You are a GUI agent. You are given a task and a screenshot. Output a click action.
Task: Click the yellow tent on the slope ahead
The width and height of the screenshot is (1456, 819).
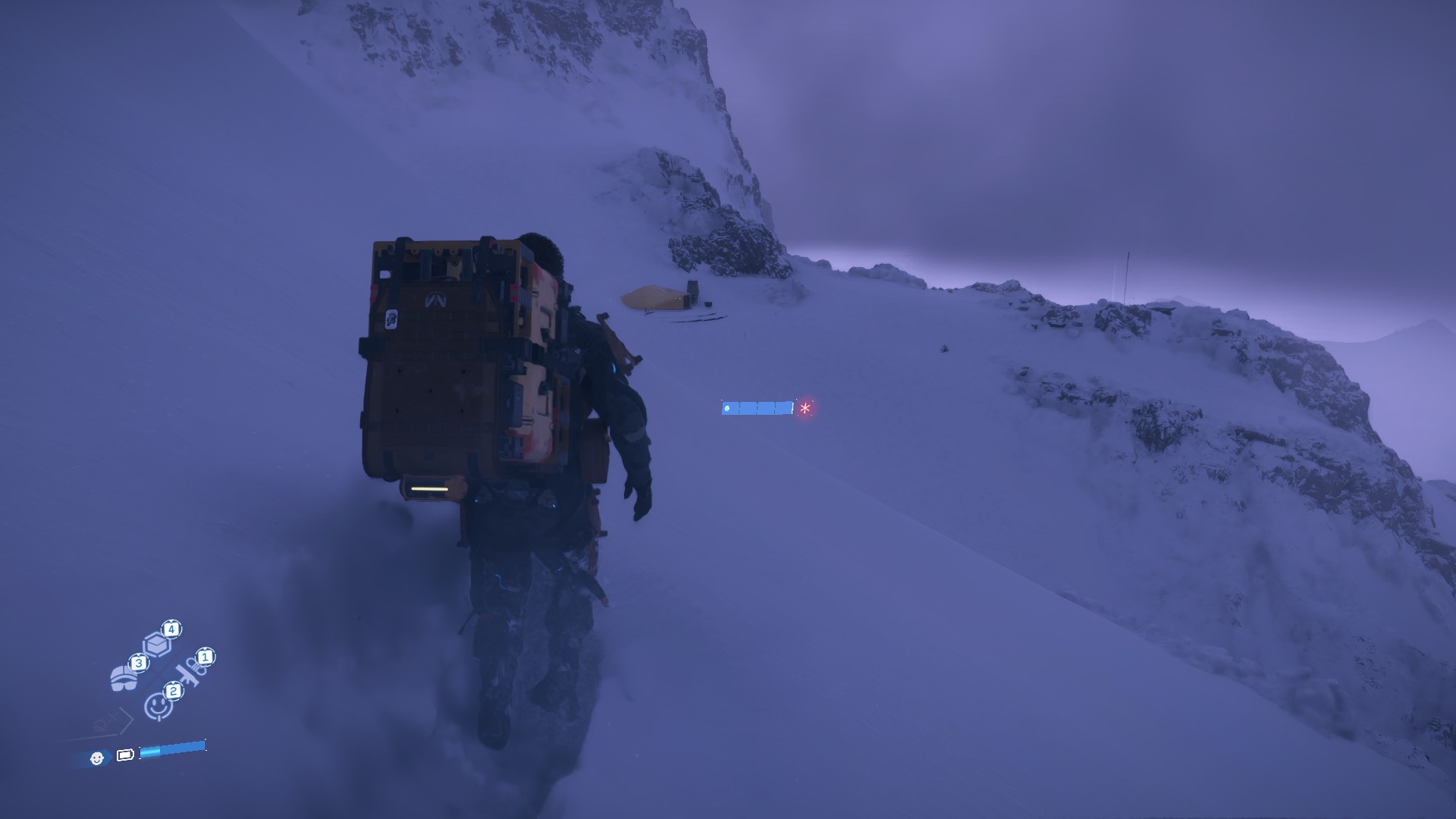[x=651, y=297]
